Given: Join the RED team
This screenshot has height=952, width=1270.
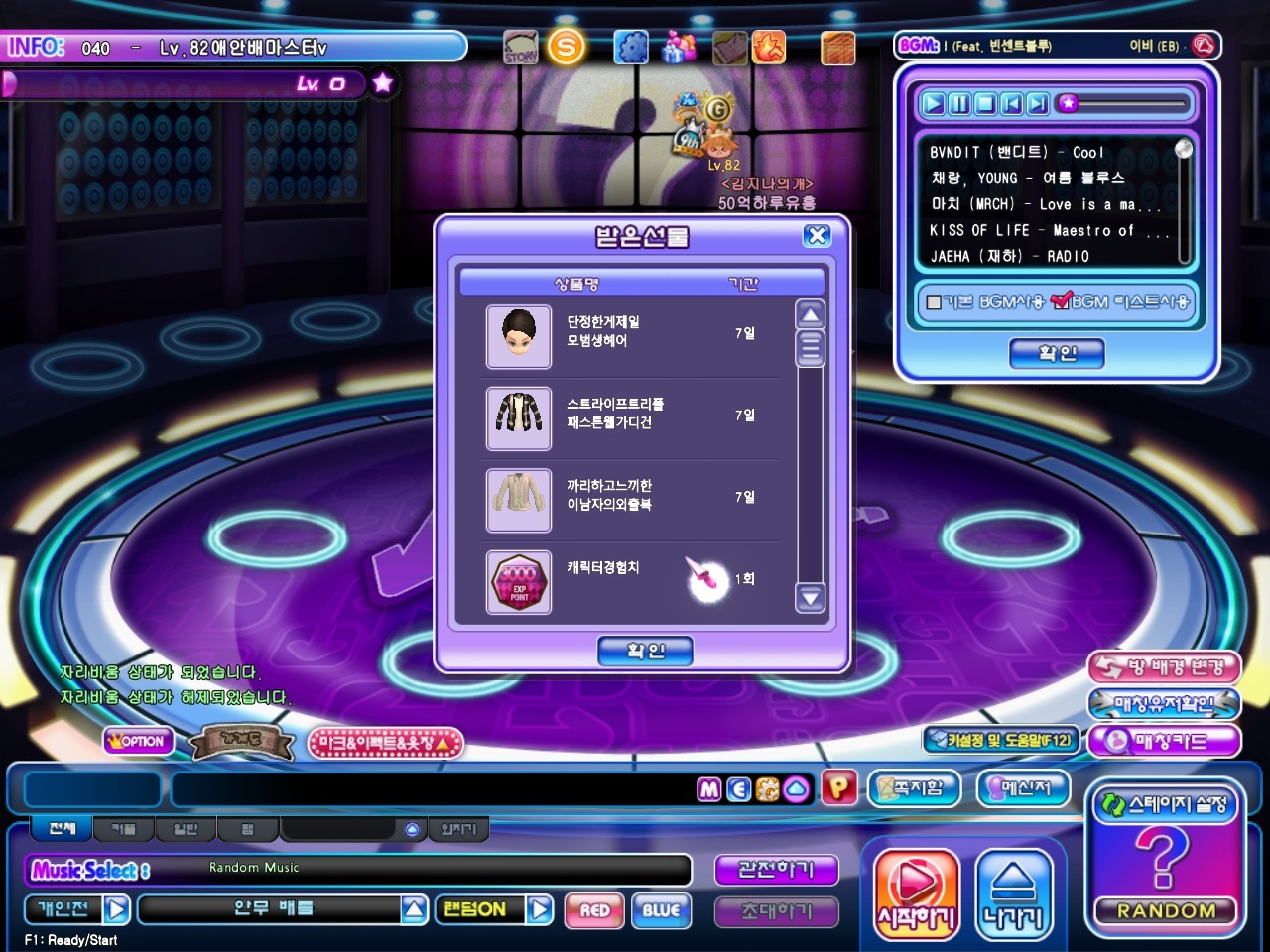Looking at the screenshot, I should click(594, 910).
